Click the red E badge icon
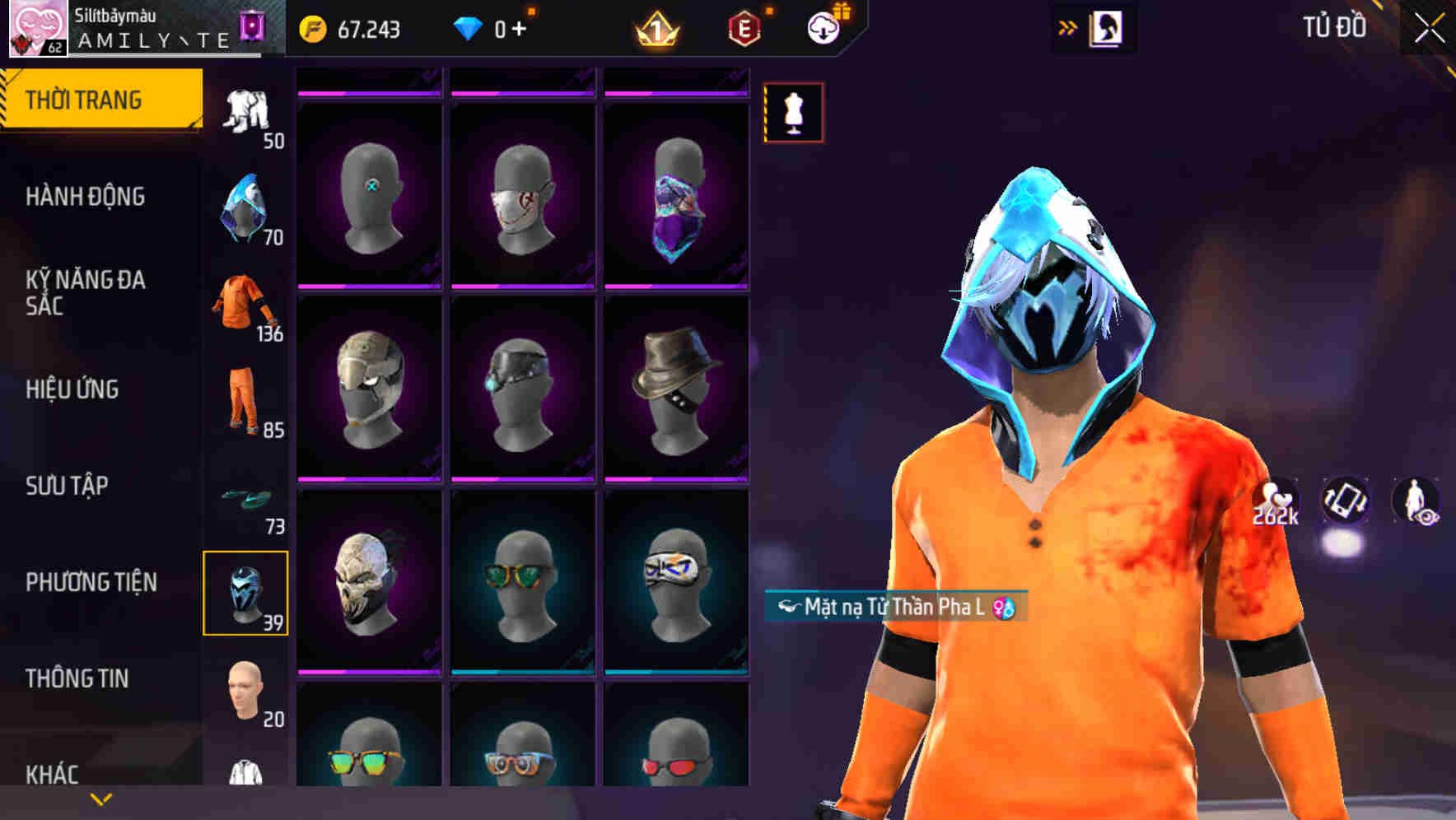Screen dimensions: 1456x820 tap(744, 28)
